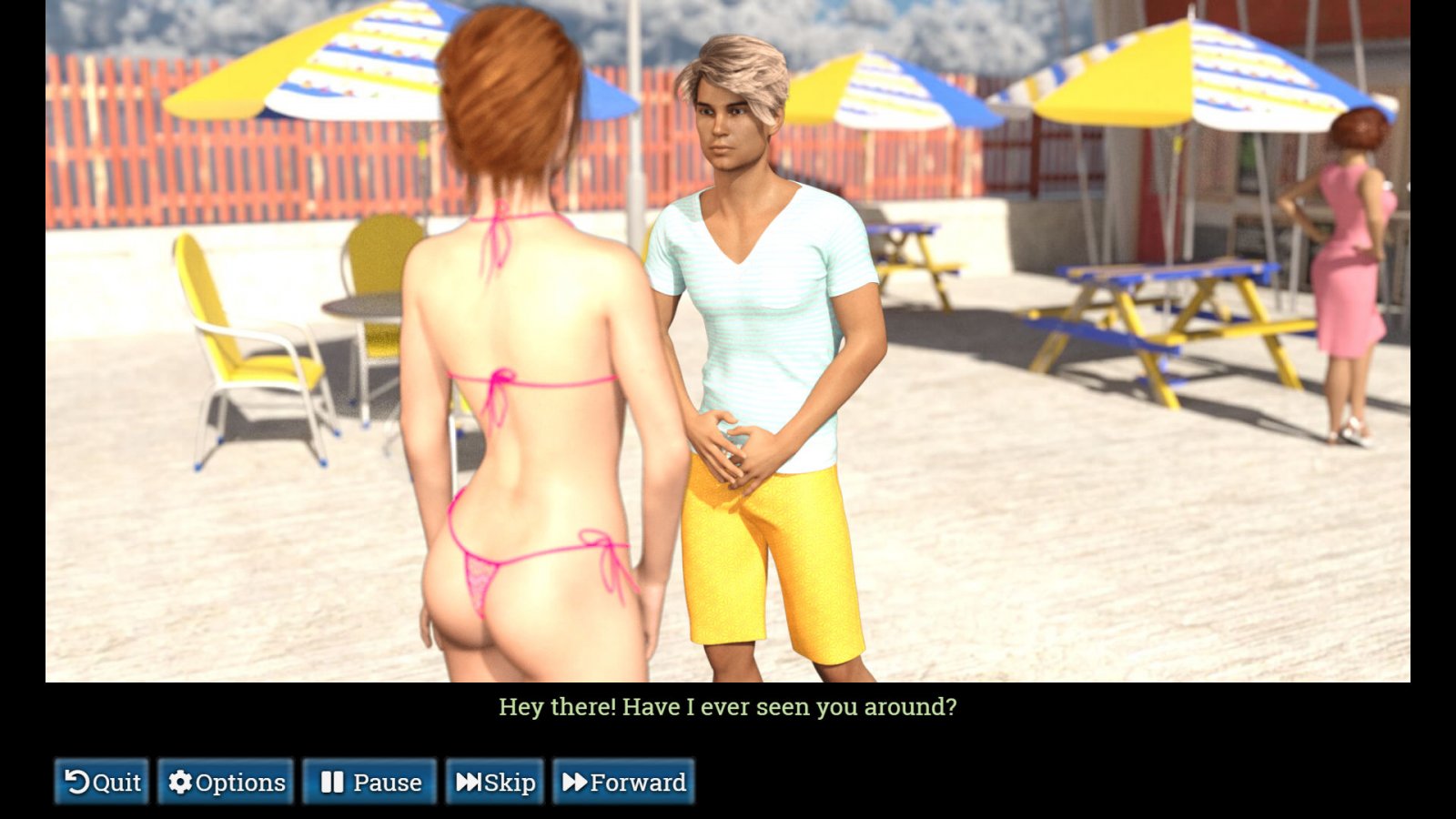Image resolution: width=1456 pixels, height=819 pixels.
Task: Click the Skip text label
Action: point(509,781)
